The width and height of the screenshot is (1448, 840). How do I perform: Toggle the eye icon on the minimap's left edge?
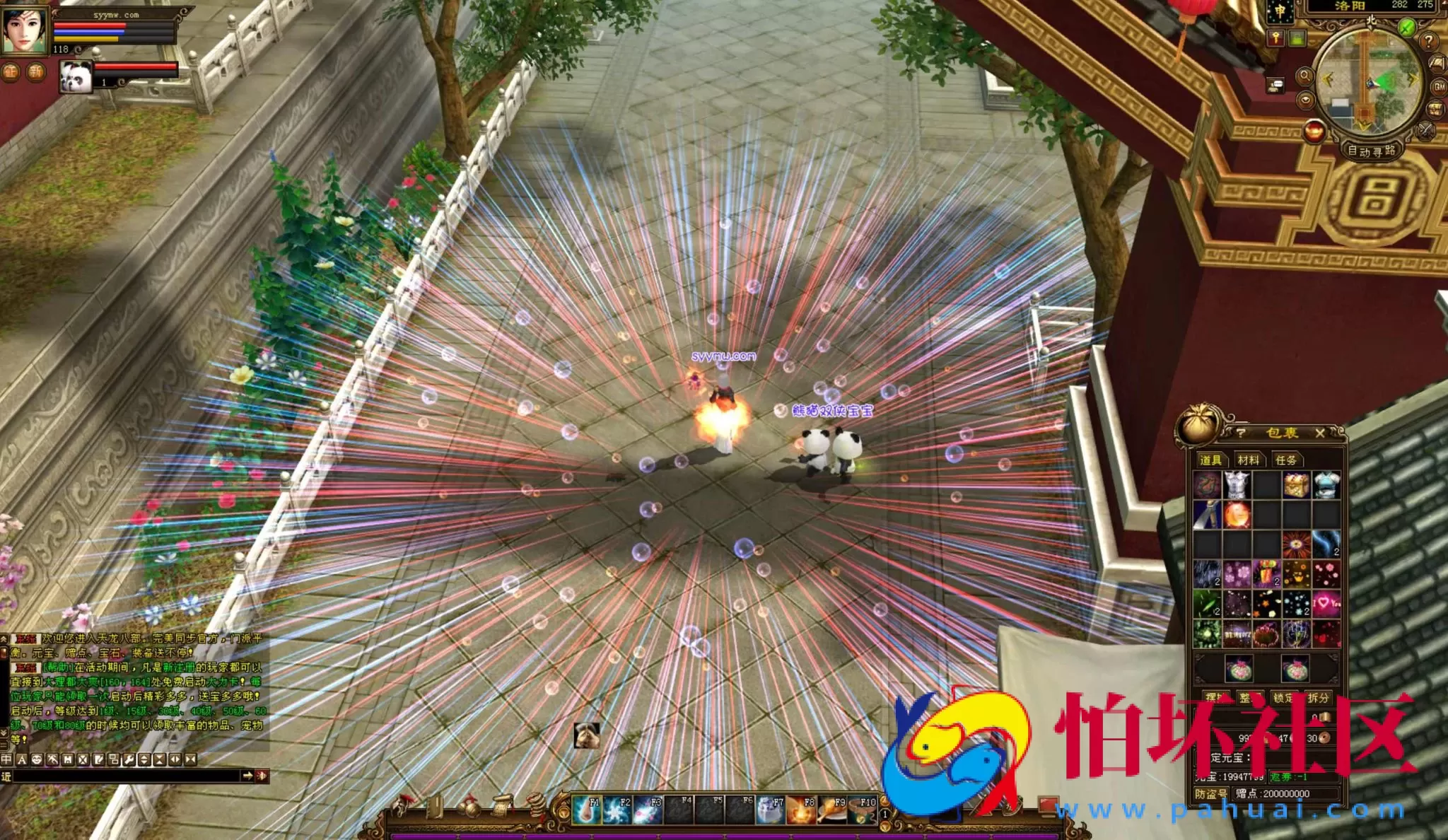1306,101
